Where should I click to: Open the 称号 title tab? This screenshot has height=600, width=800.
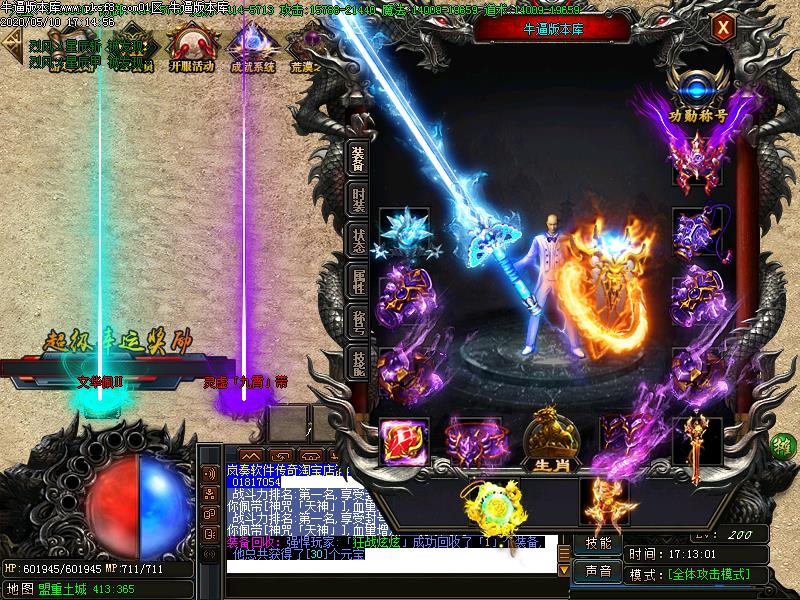[358, 322]
